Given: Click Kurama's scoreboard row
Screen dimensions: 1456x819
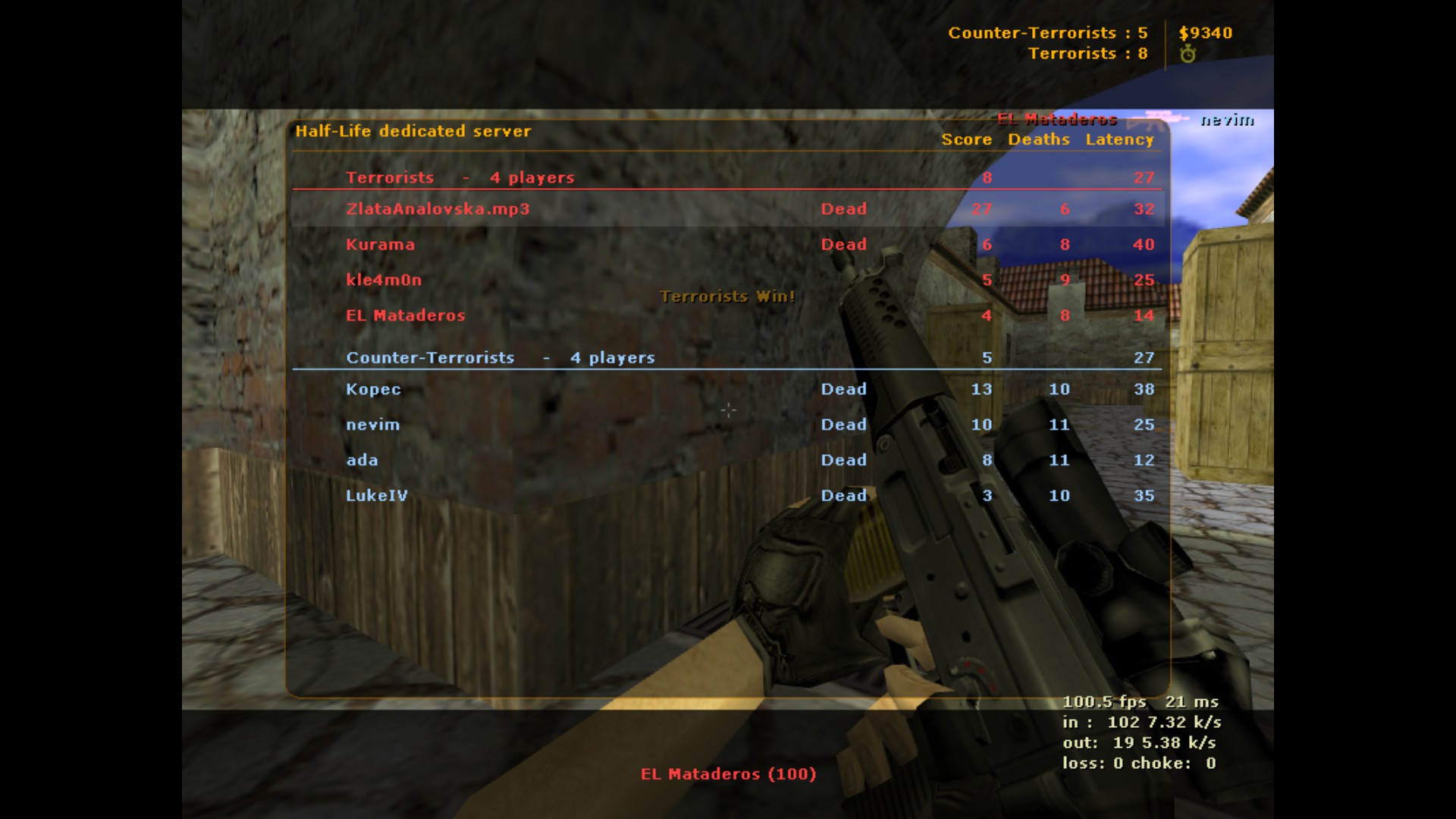Looking at the screenshot, I should click(x=380, y=245).
